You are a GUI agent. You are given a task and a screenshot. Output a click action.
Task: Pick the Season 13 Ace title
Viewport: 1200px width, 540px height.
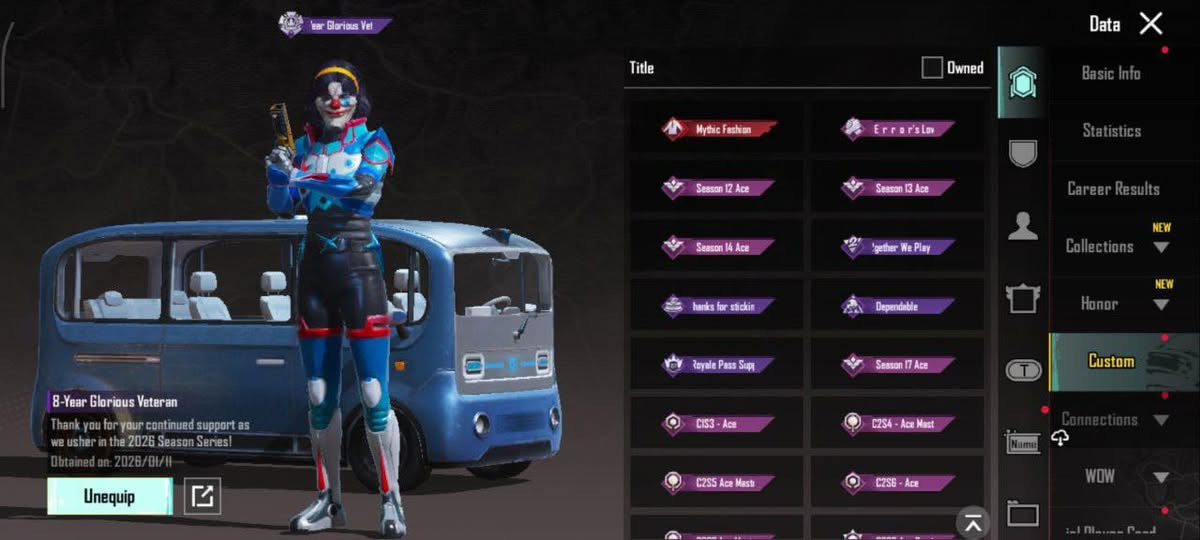(x=898, y=188)
